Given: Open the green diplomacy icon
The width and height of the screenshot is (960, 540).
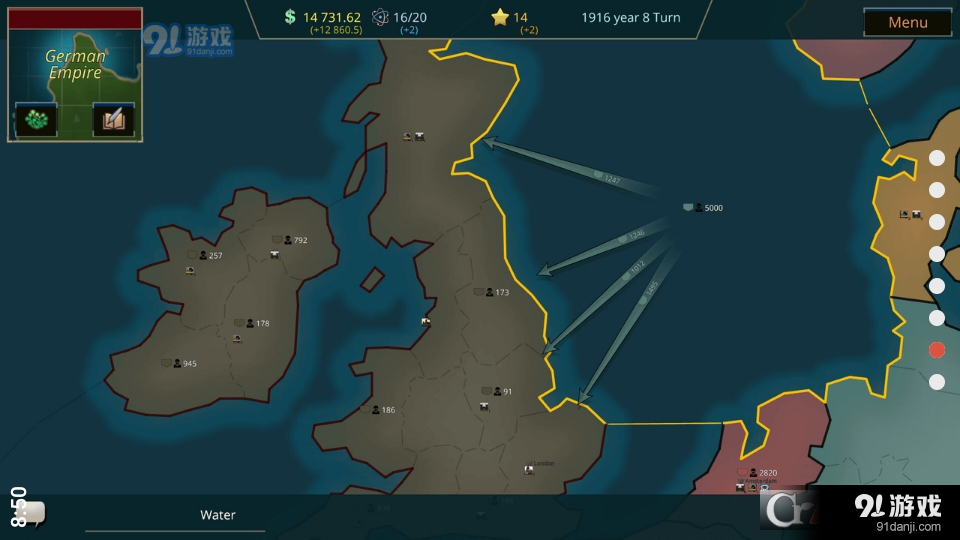Looking at the screenshot, I should pyautogui.click(x=35, y=119).
